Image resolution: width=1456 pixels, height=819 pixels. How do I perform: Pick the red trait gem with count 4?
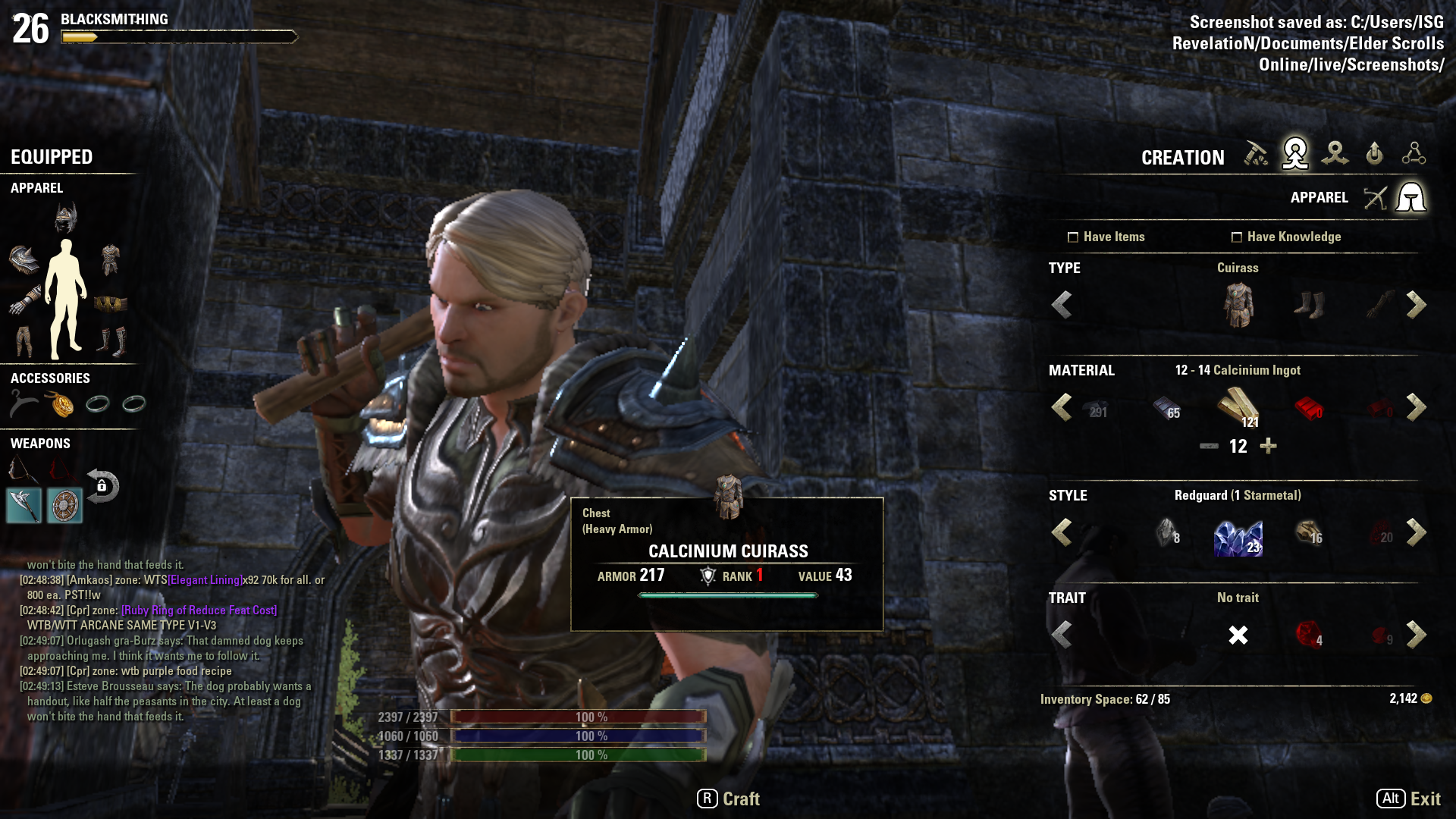(1309, 635)
